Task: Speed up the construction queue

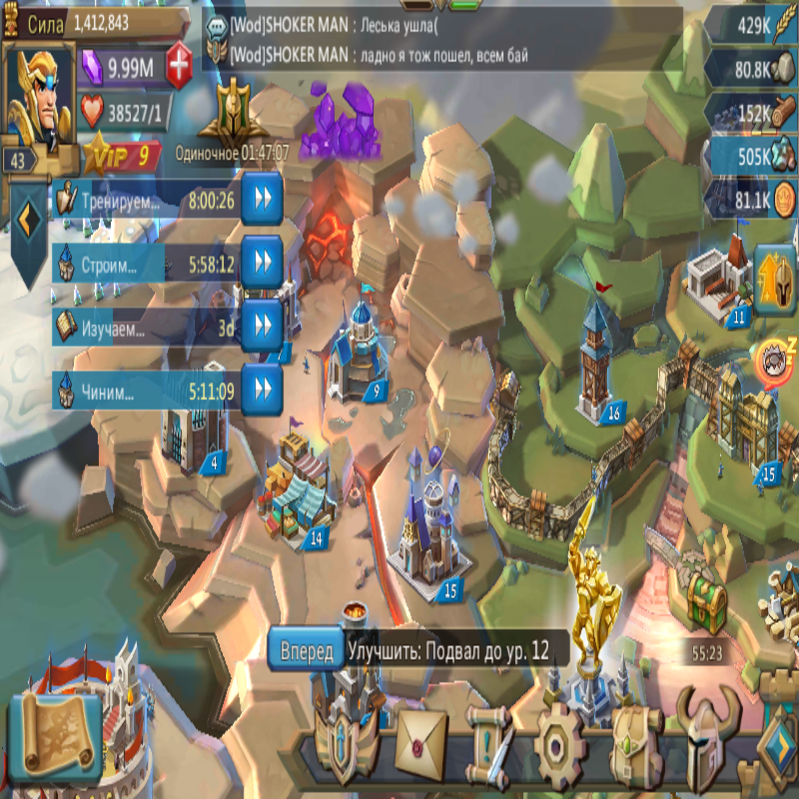Action: (x=261, y=263)
